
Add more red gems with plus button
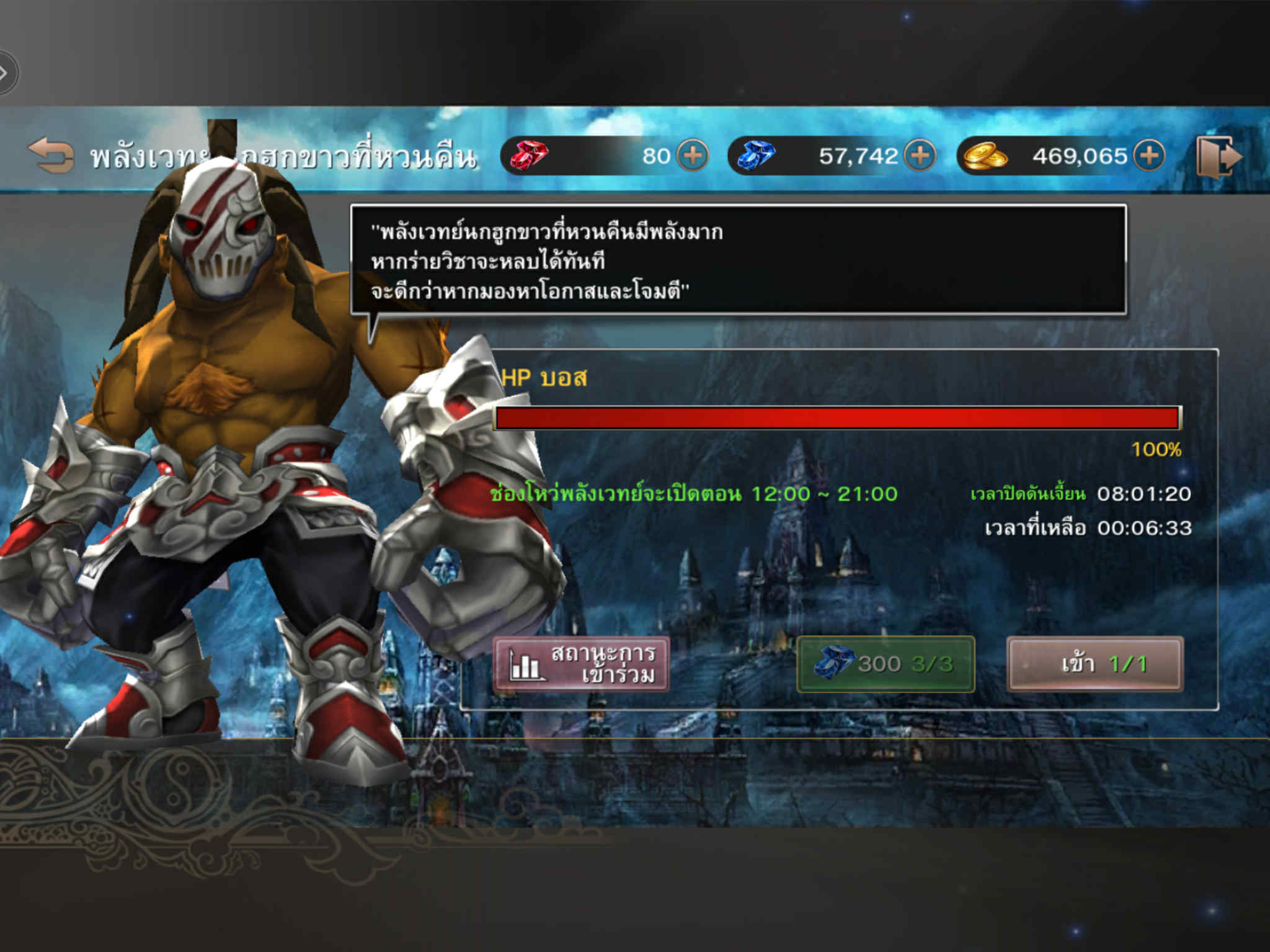pyautogui.click(x=692, y=155)
